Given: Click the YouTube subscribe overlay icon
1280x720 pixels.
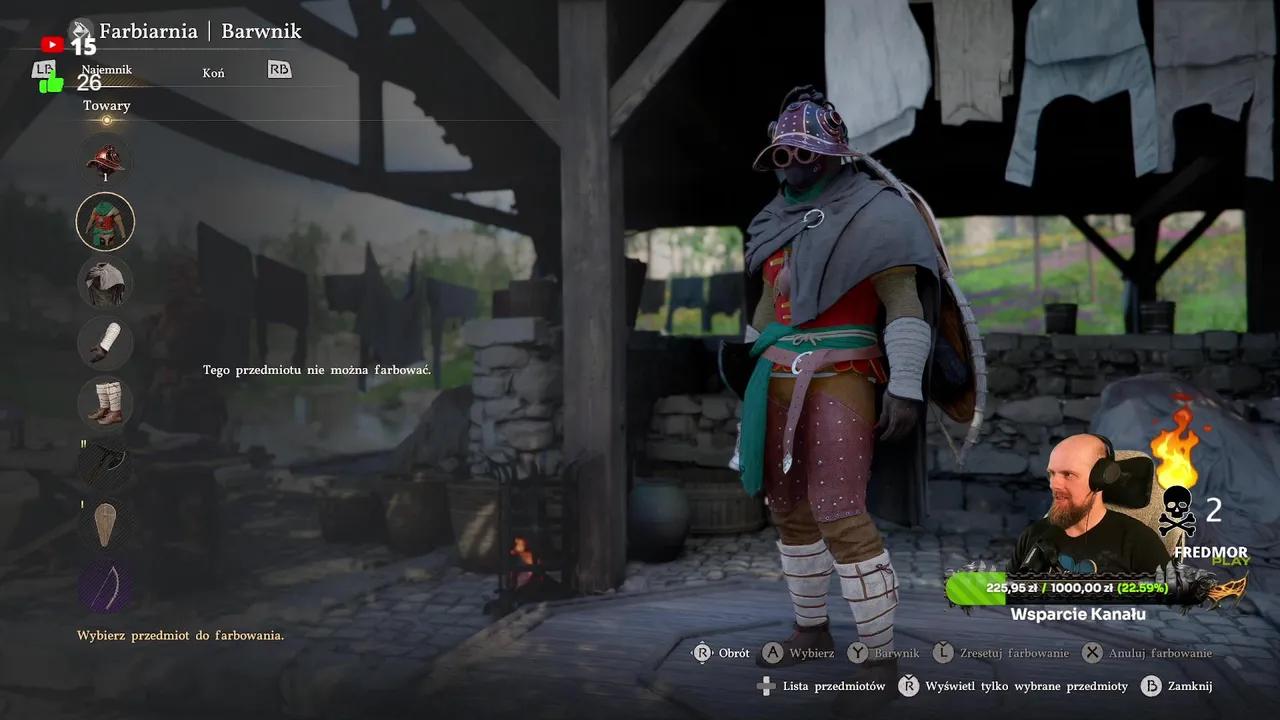Looking at the screenshot, I should click(x=52, y=45).
